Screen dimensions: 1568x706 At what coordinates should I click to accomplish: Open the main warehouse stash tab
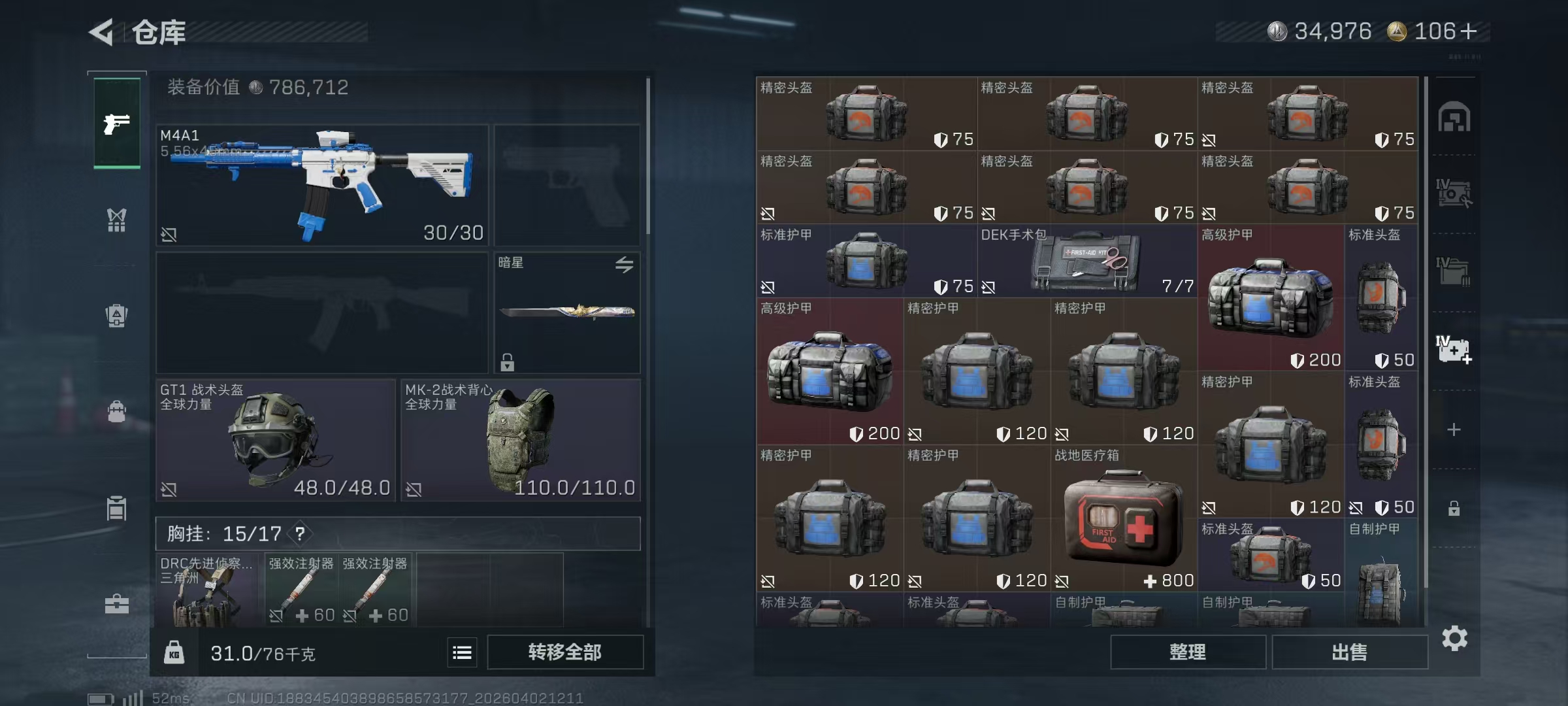click(x=1454, y=118)
